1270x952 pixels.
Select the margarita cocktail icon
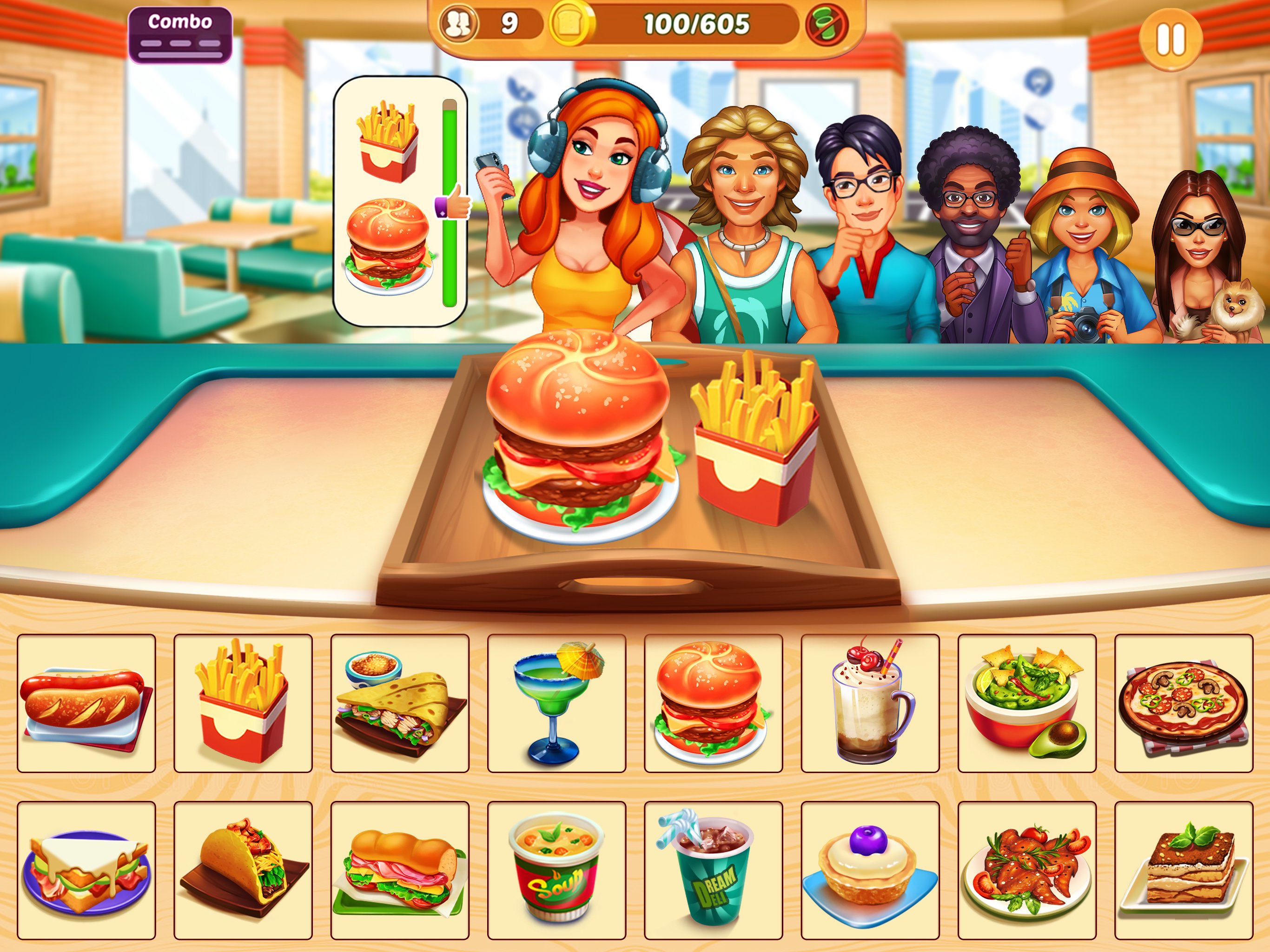[556, 703]
